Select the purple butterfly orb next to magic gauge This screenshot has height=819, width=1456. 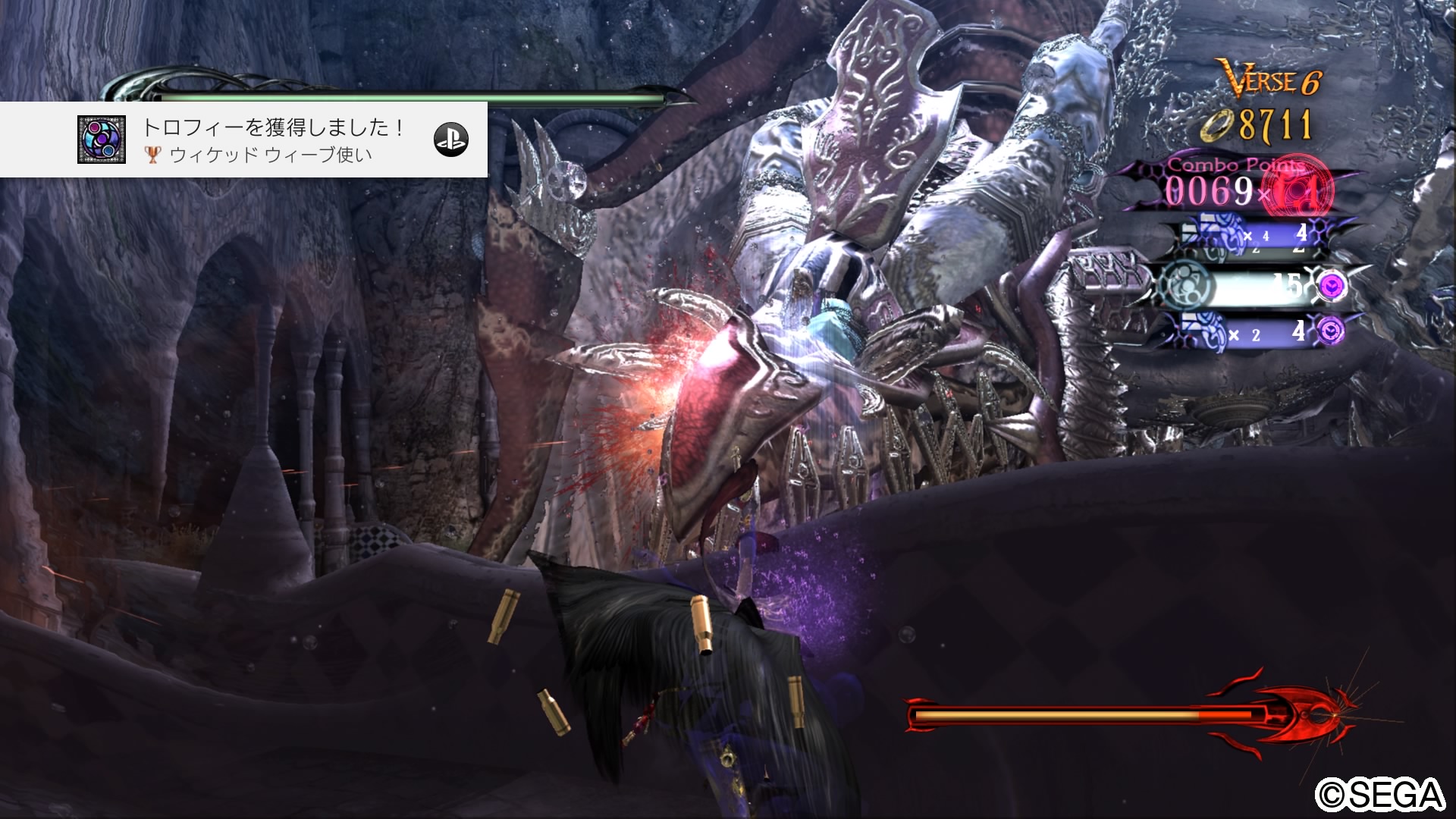[1331, 287]
